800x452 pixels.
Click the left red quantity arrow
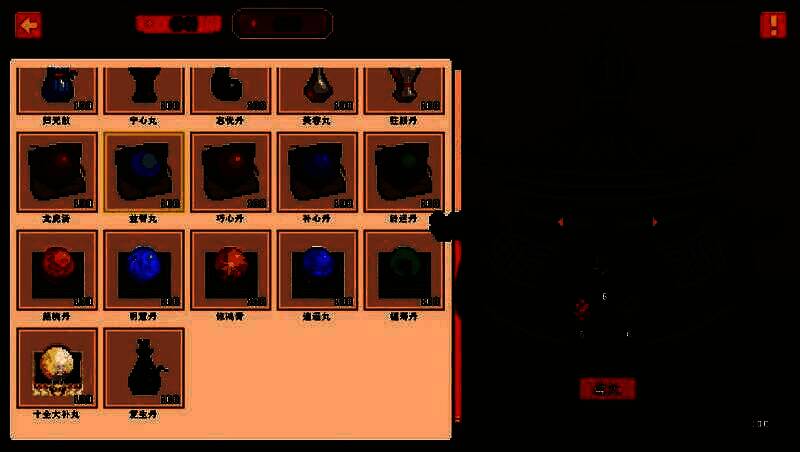[560, 221]
